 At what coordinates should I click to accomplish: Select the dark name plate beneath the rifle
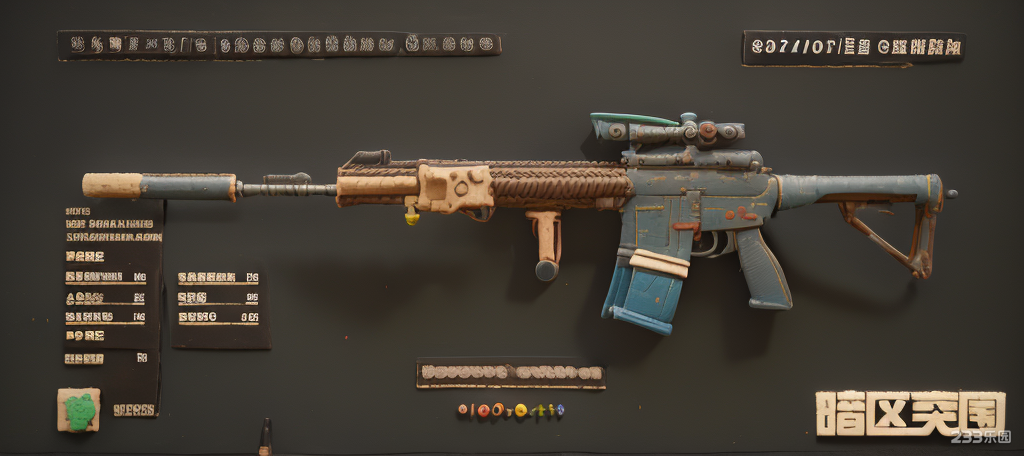coord(511,374)
